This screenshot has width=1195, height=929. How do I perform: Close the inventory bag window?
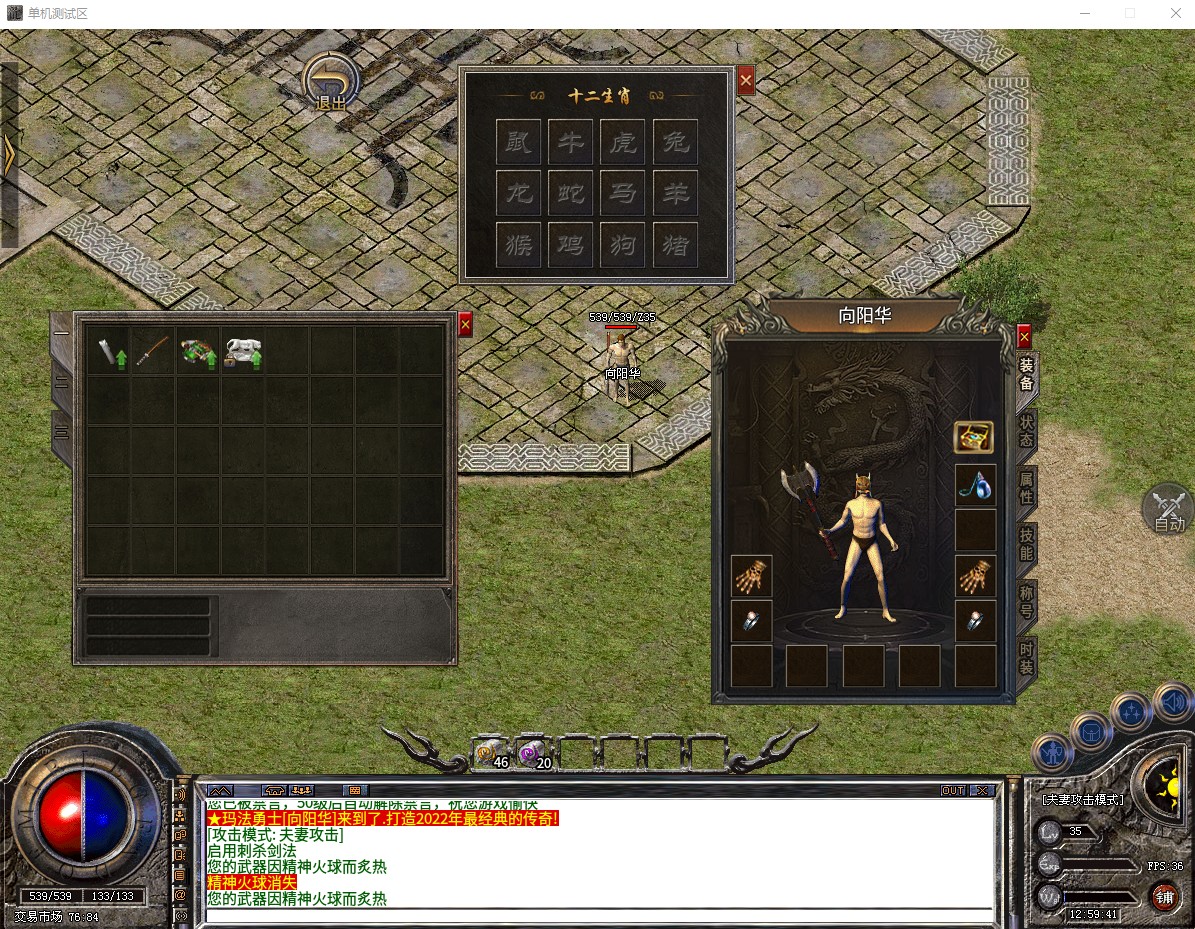click(465, 325)
